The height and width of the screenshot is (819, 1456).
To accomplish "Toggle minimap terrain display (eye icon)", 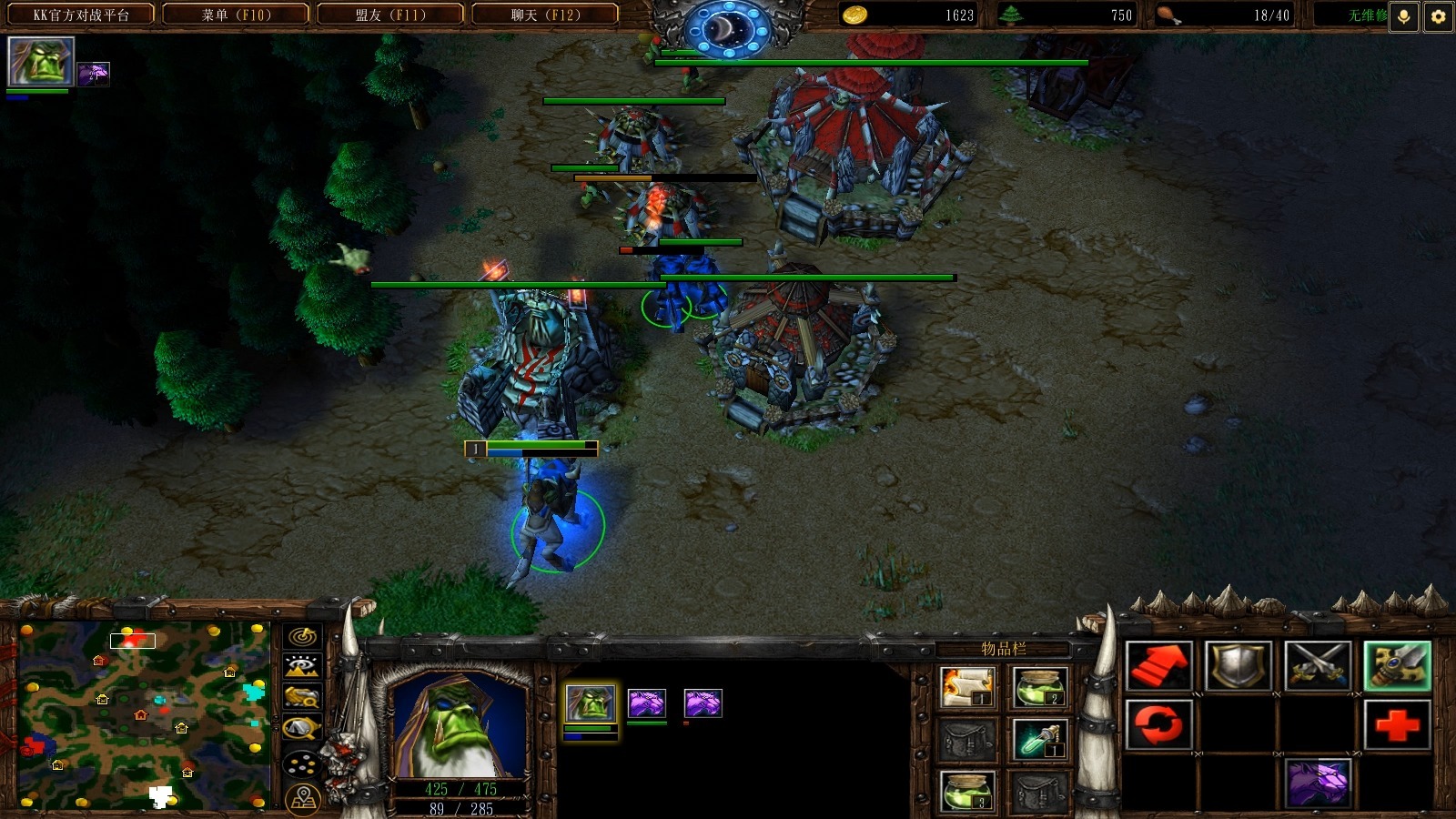I will point(303,667).
